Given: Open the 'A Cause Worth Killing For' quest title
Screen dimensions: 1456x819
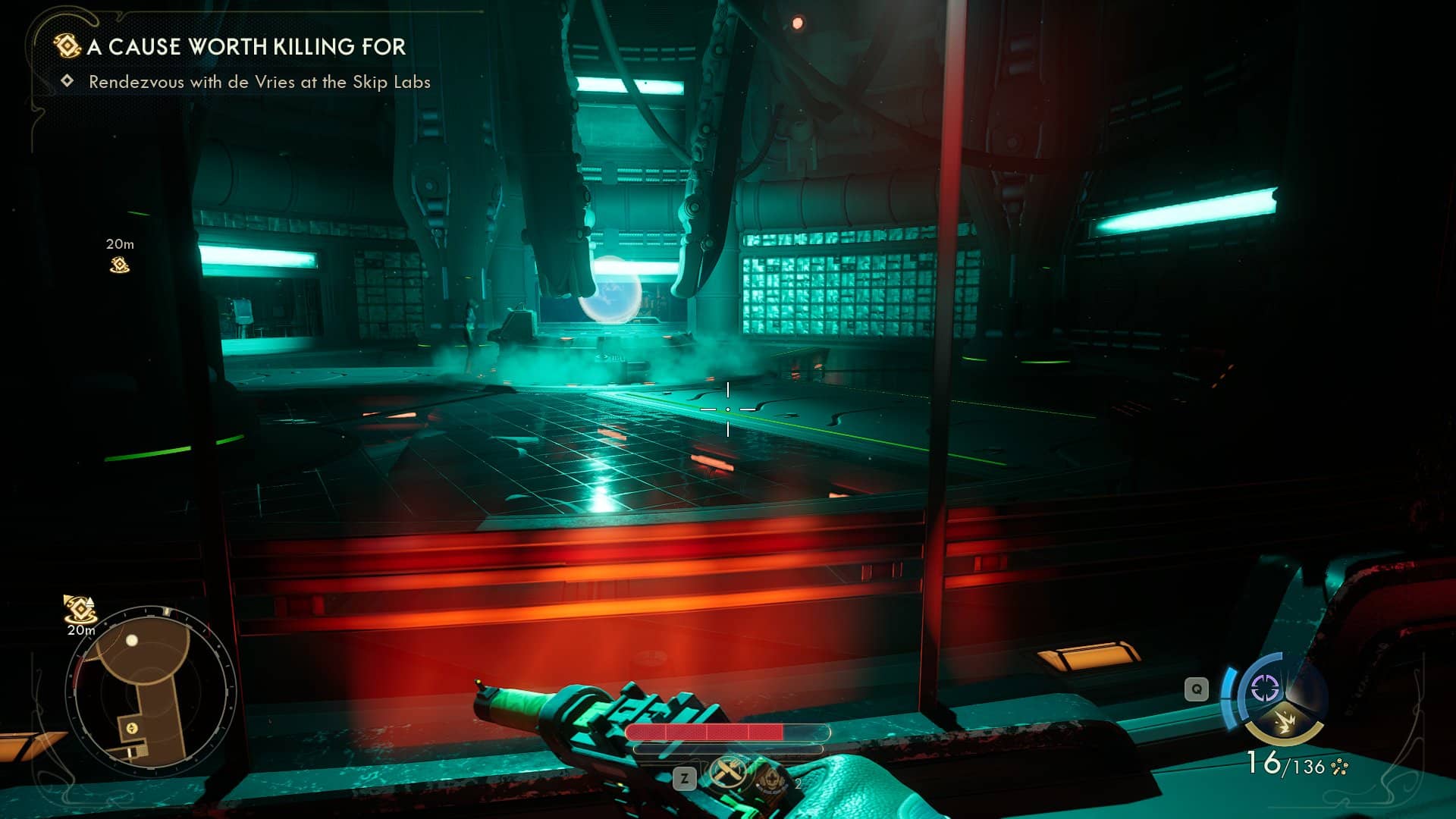Looking at the screenshot, I should click(246, 47).
